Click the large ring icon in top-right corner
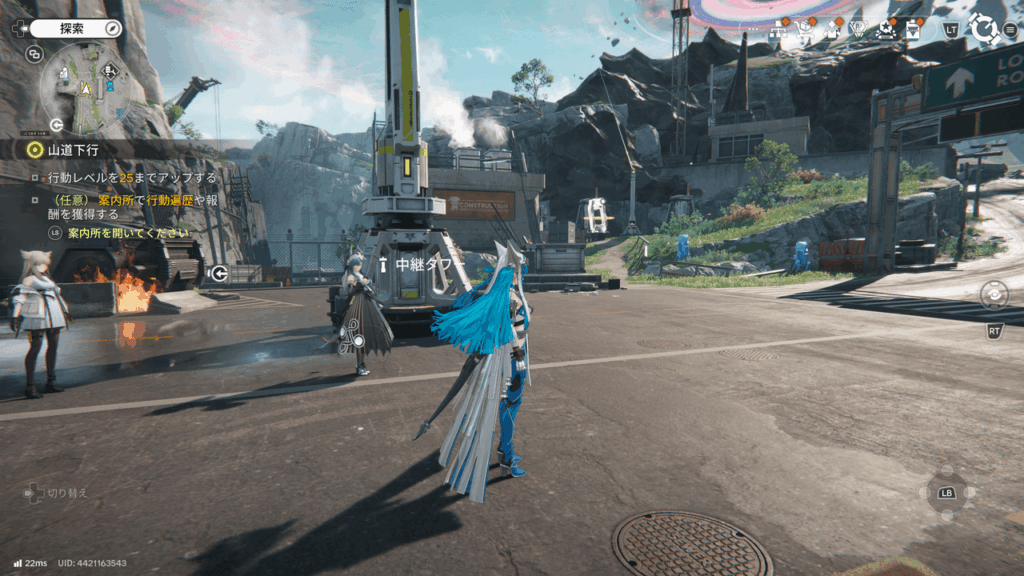Viewport: 1024px width, 576px height. [984, 29]
